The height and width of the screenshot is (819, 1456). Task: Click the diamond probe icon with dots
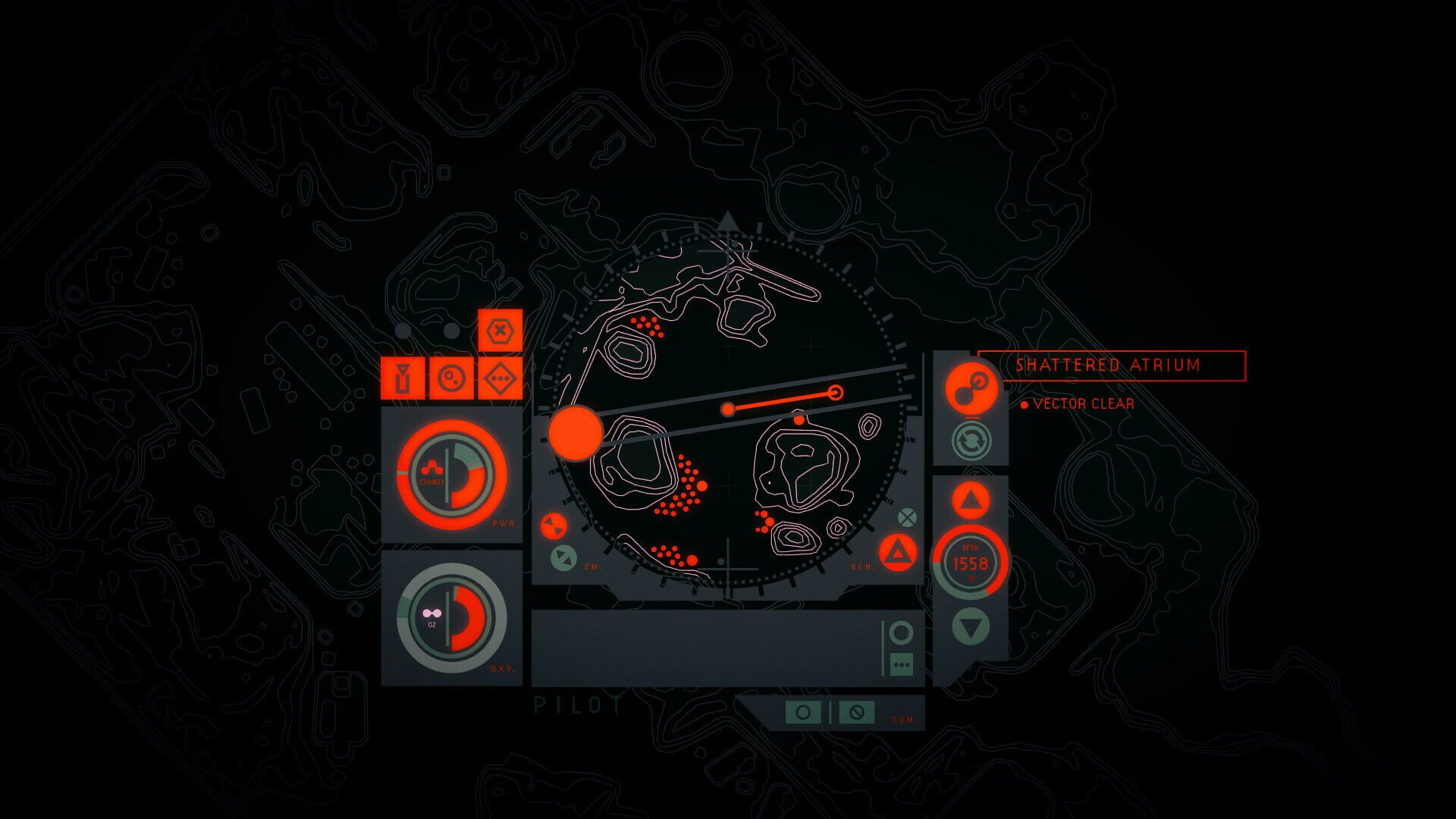tap(499, 378)
